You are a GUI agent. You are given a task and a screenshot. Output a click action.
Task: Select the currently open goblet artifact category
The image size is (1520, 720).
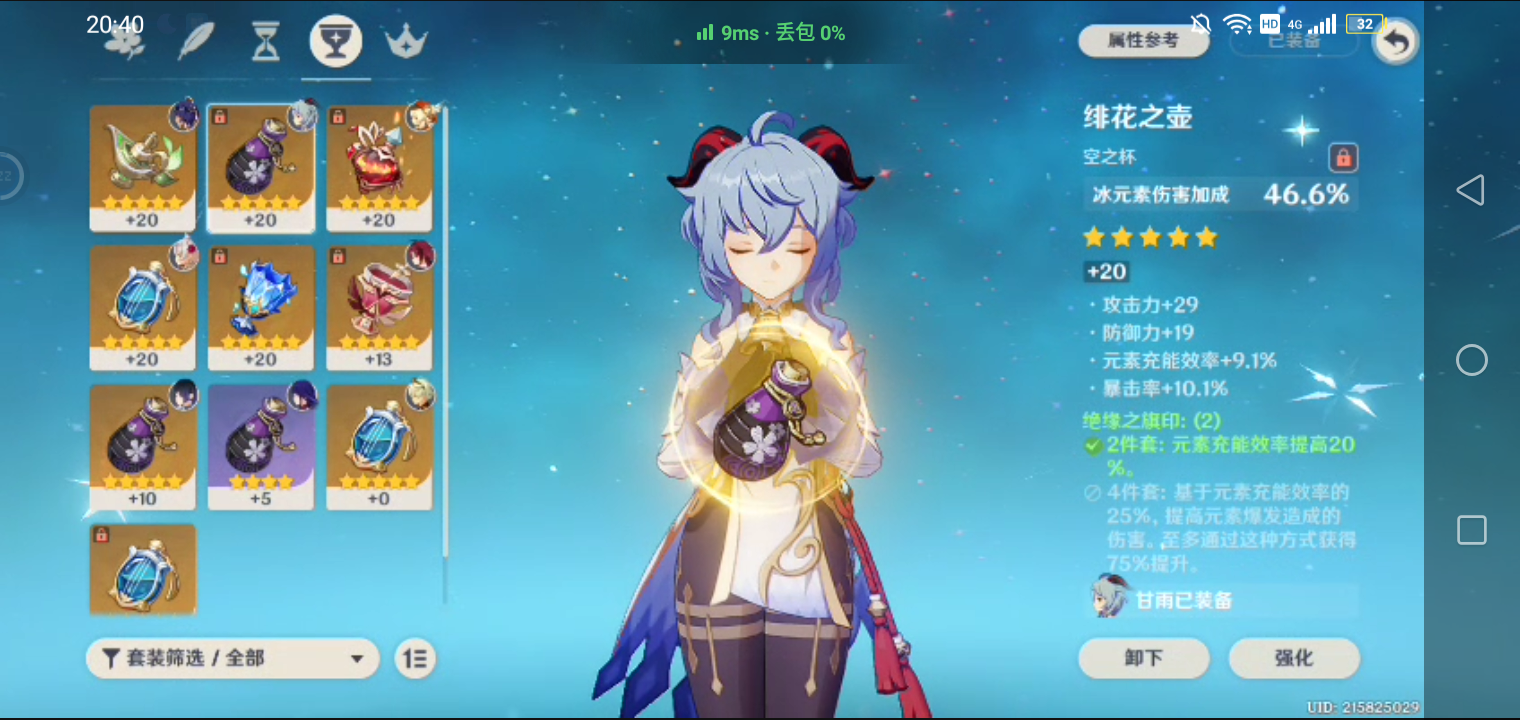(335, 40)
